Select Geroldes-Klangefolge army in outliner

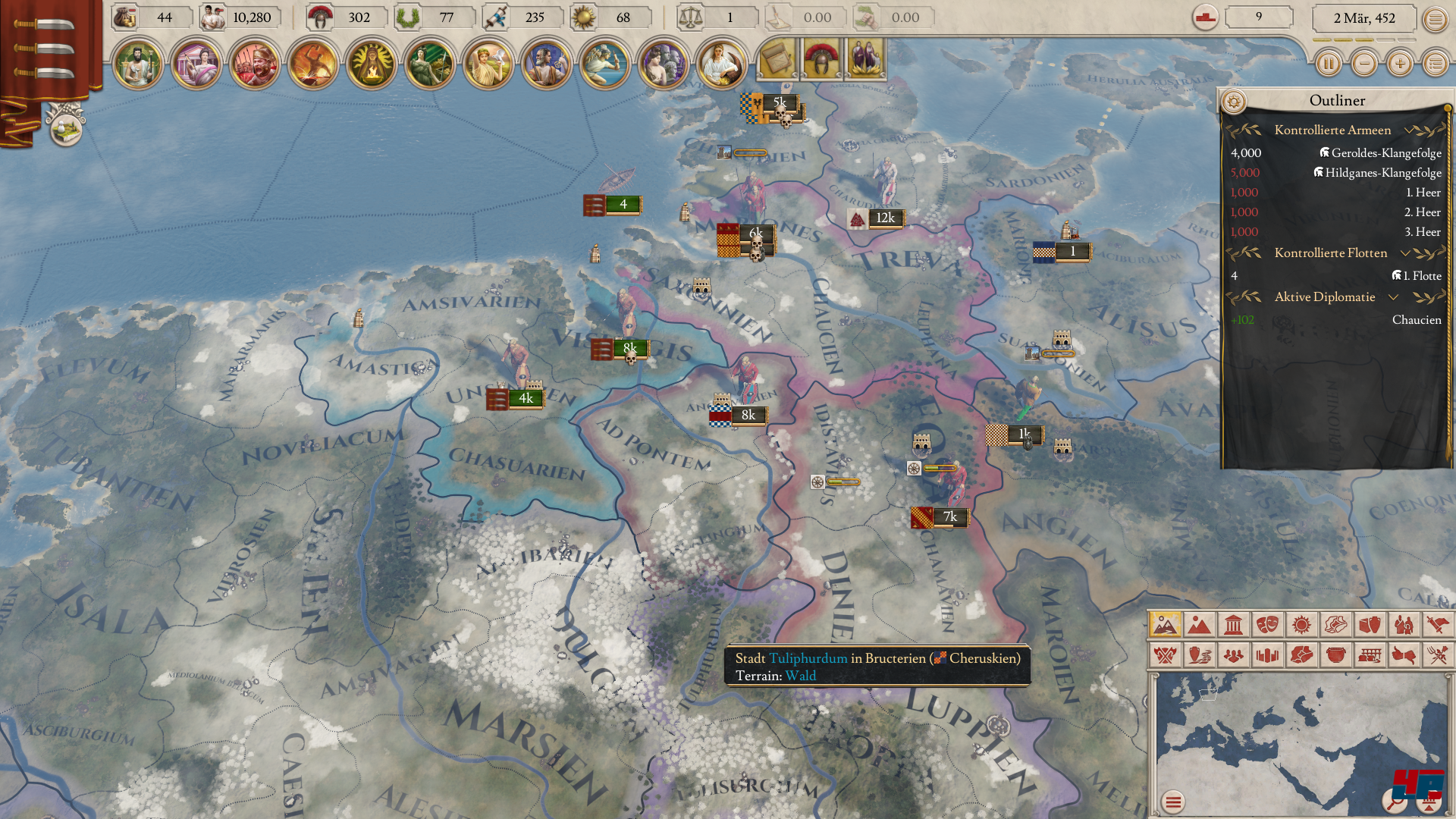[x=1385, y=153]
